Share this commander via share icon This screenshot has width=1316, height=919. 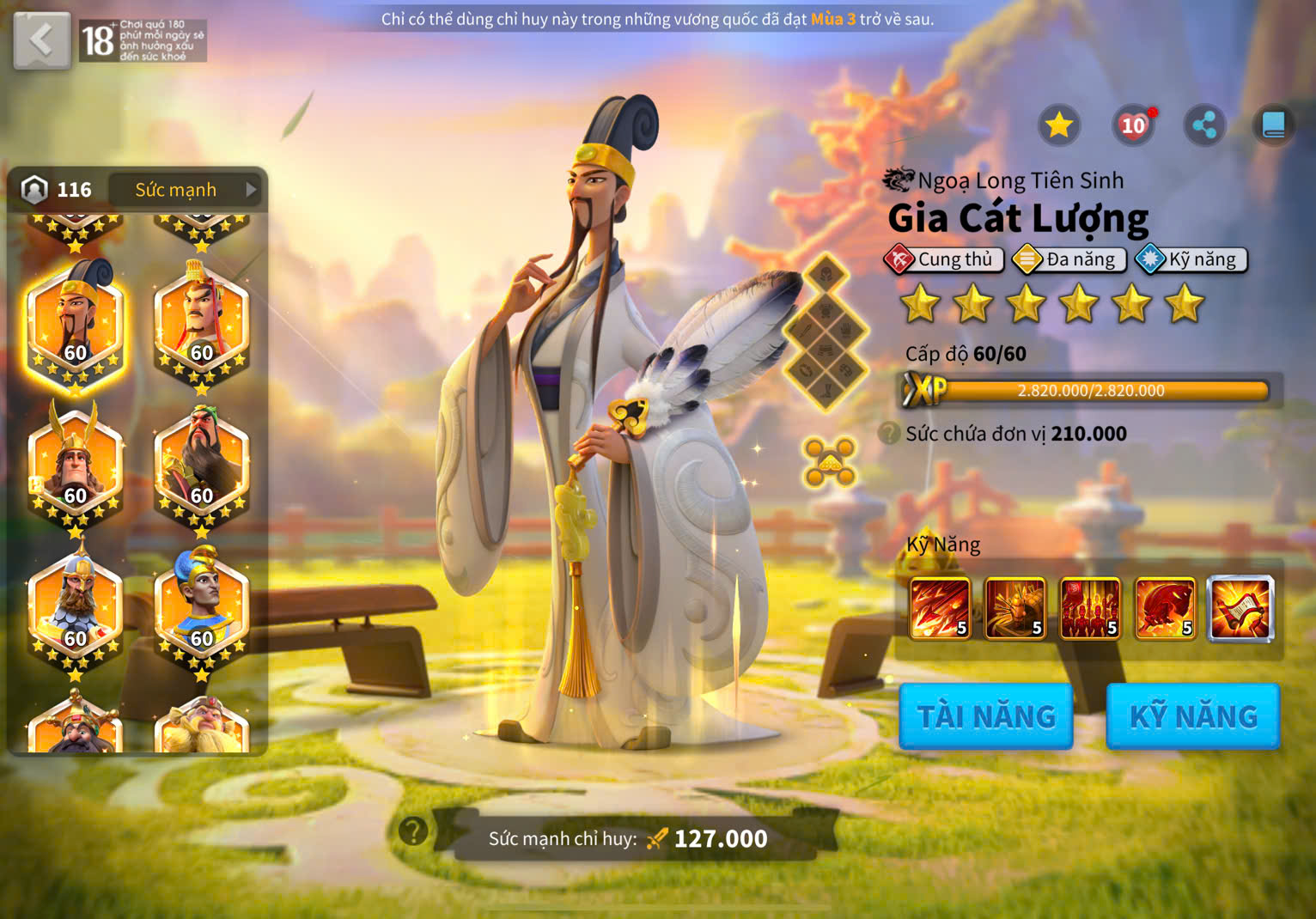[1204, 125]
